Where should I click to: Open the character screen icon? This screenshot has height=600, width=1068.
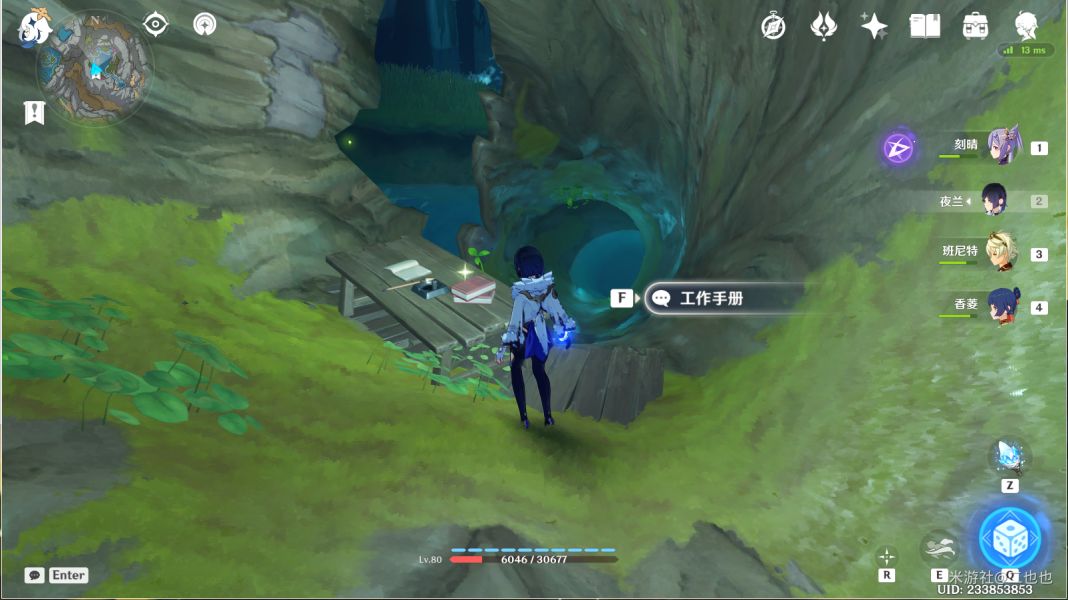coord(1026,26)
